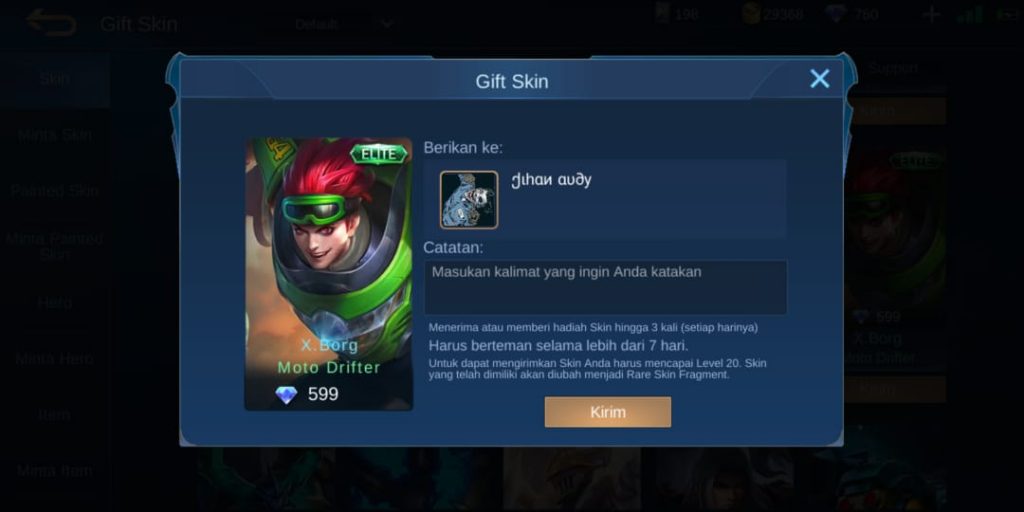Open the Minta Item tab

pos(55,470)
